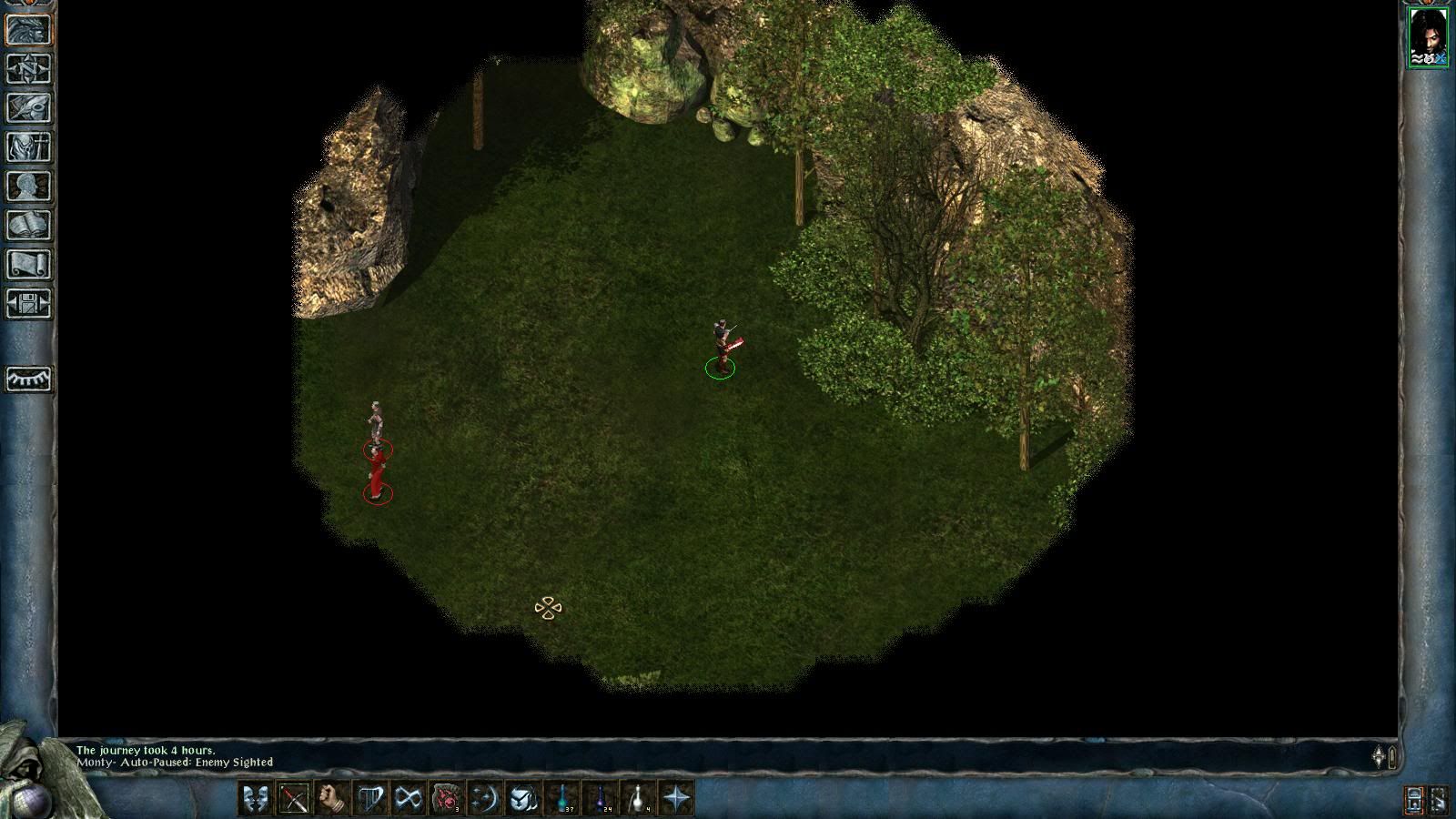Open the priest scroll screen
1456x819 pixels.
[28, 265]
